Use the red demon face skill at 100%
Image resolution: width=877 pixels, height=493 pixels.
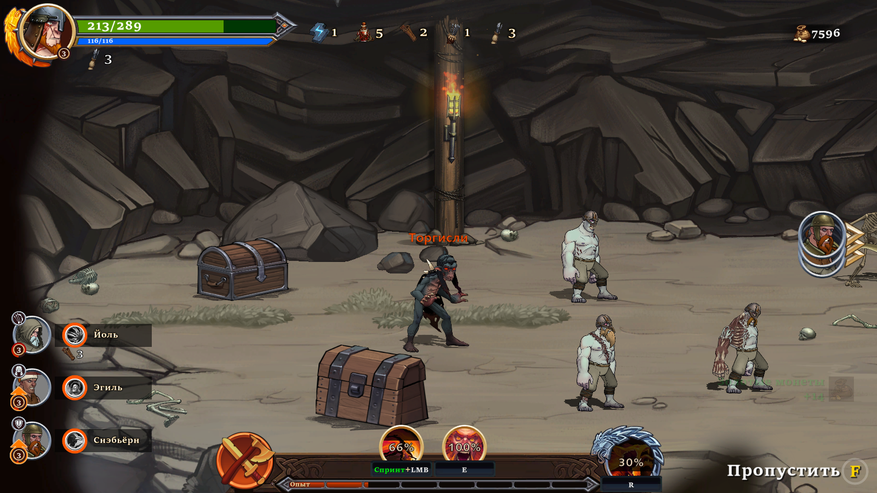tap(464, 446)
